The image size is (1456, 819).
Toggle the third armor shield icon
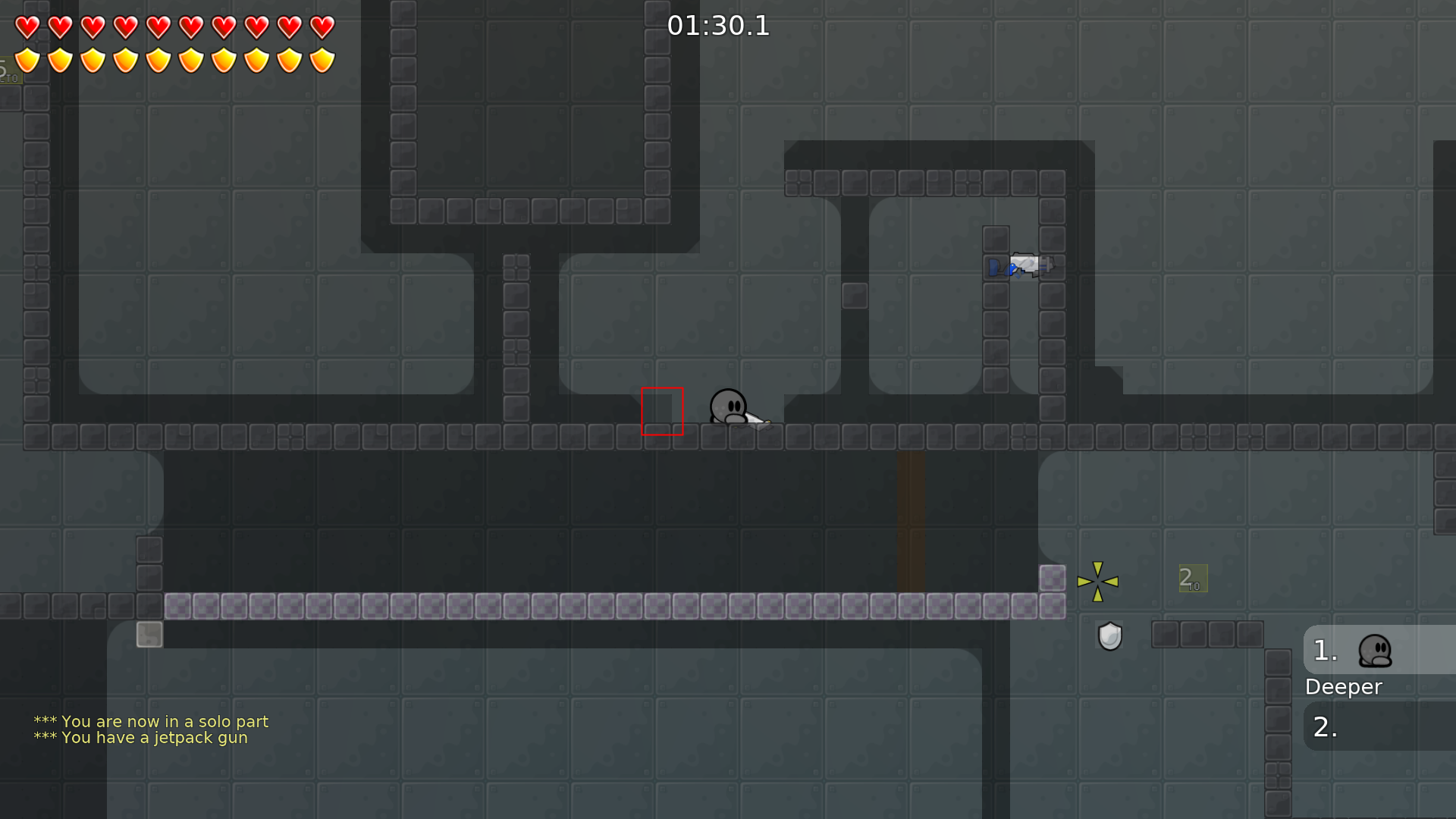[92, 59]
